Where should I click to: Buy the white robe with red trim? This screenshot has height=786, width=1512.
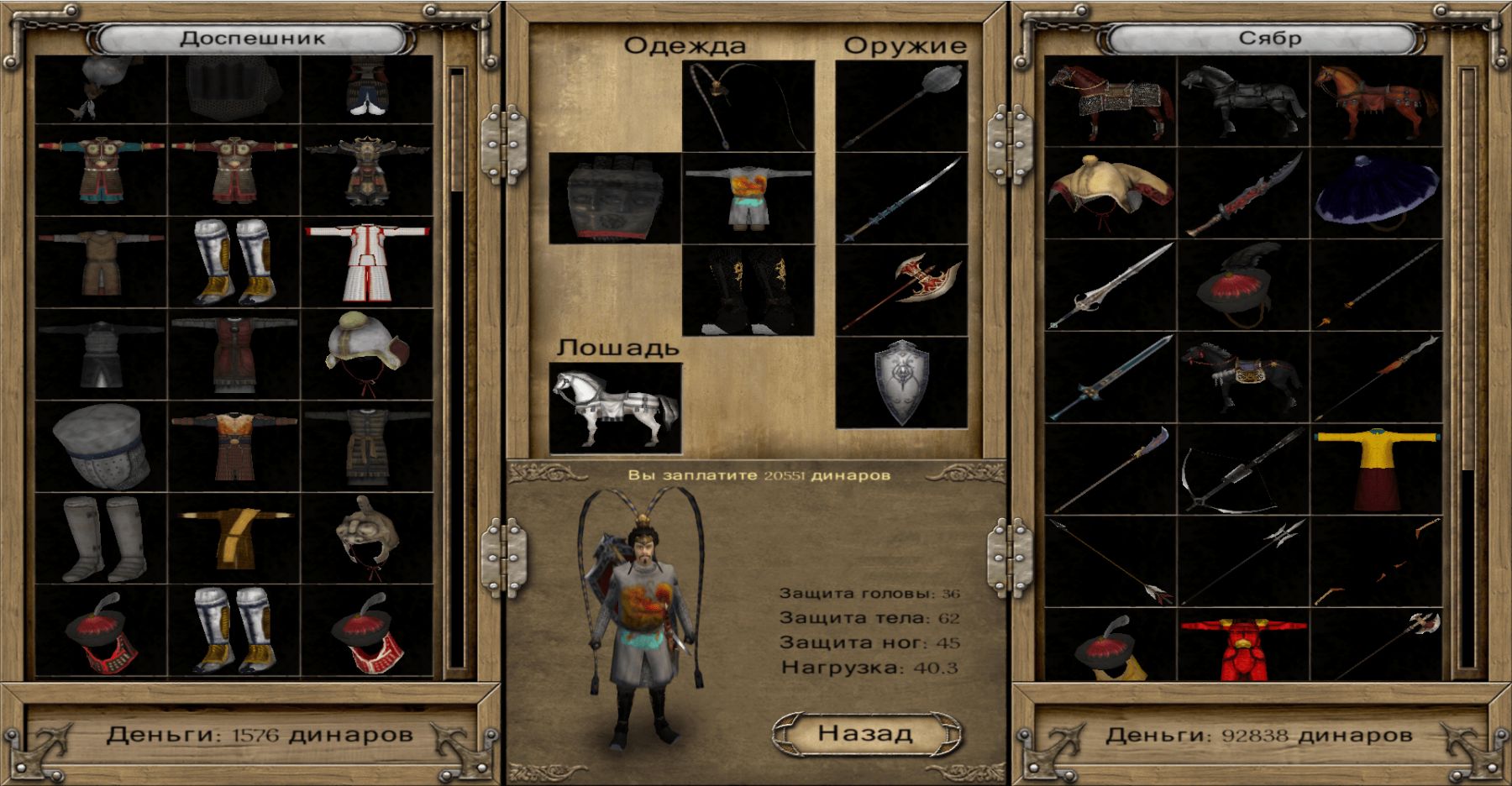[367, 262]
